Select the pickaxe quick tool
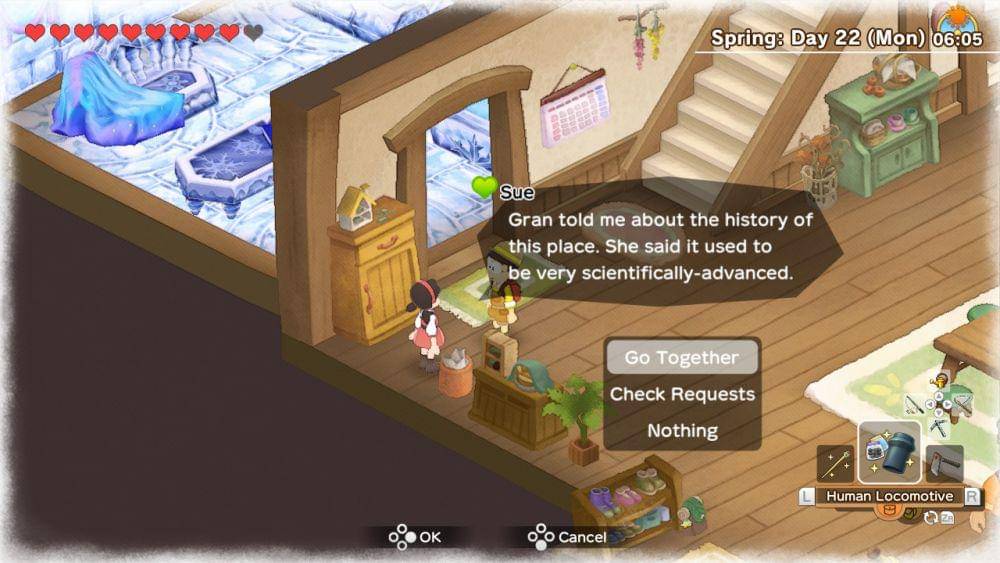This screenshot has height=563, width=1000. pos(939,427)
